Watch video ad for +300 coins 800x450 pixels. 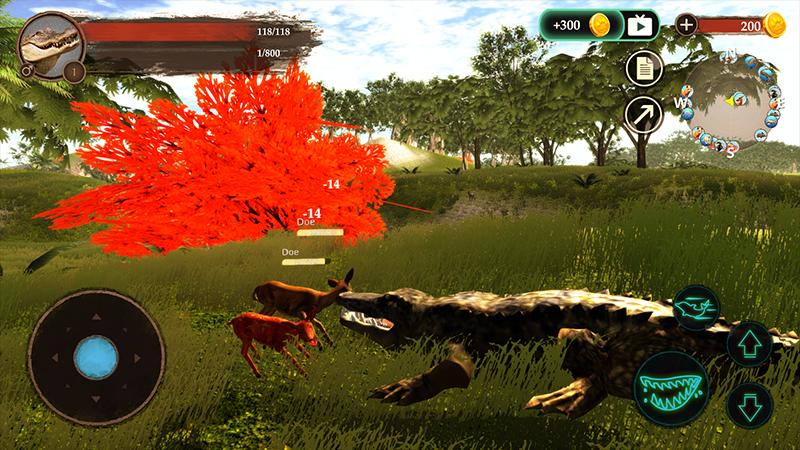[639, 25]
